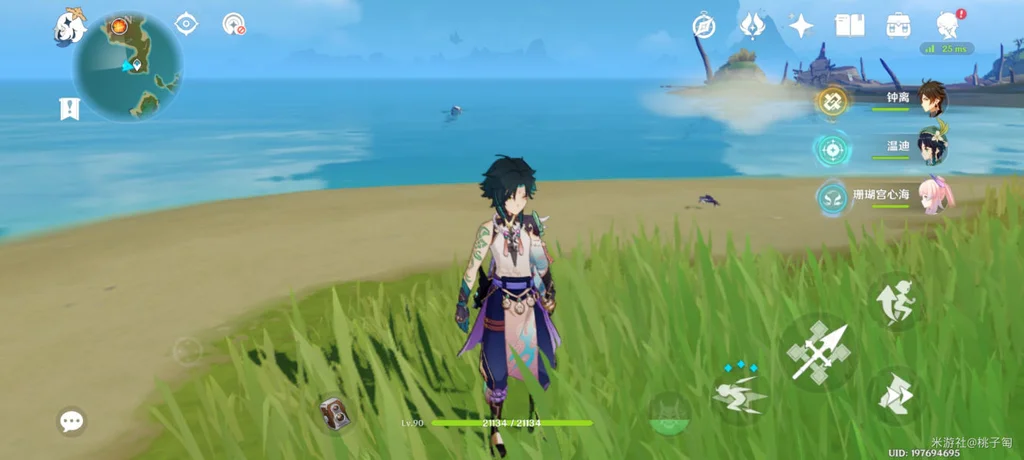Activate the mask elemental burst
Viewport: 1024px width, 460px height.
click(x=668, y=412)
